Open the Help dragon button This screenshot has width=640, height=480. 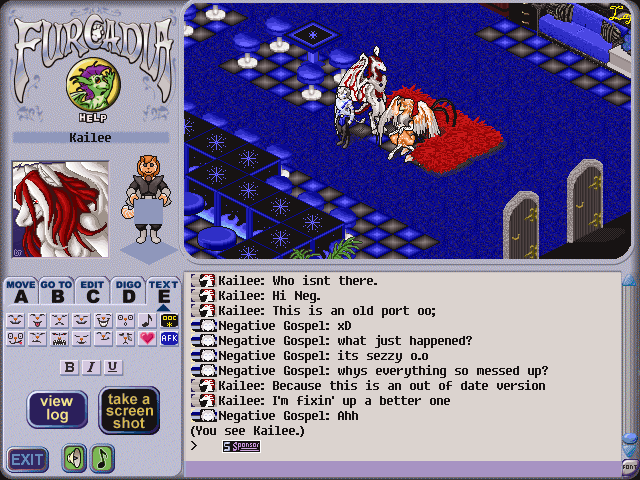[90, 88]
